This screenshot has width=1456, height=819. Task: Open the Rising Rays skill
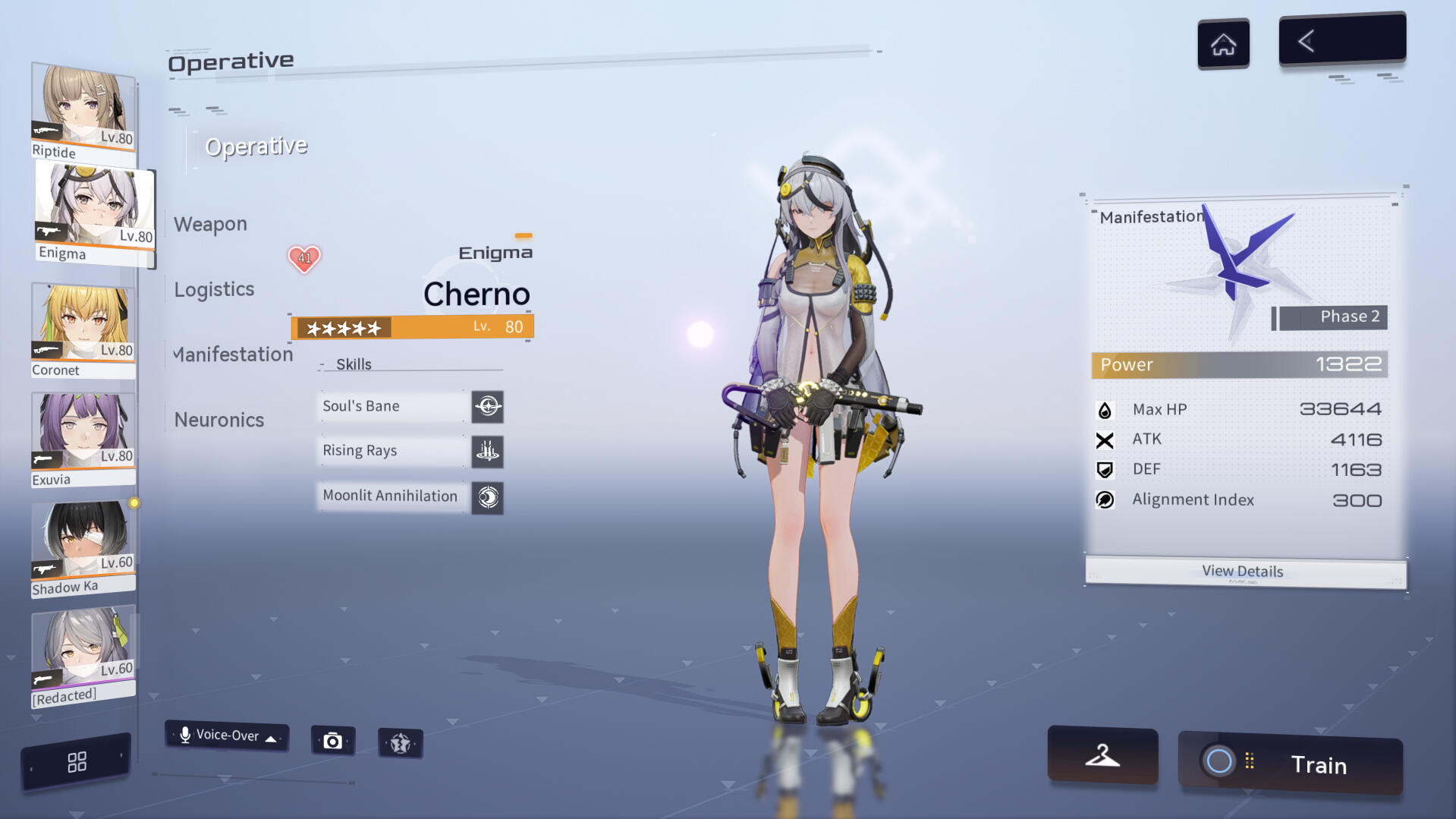click(410, 451)
